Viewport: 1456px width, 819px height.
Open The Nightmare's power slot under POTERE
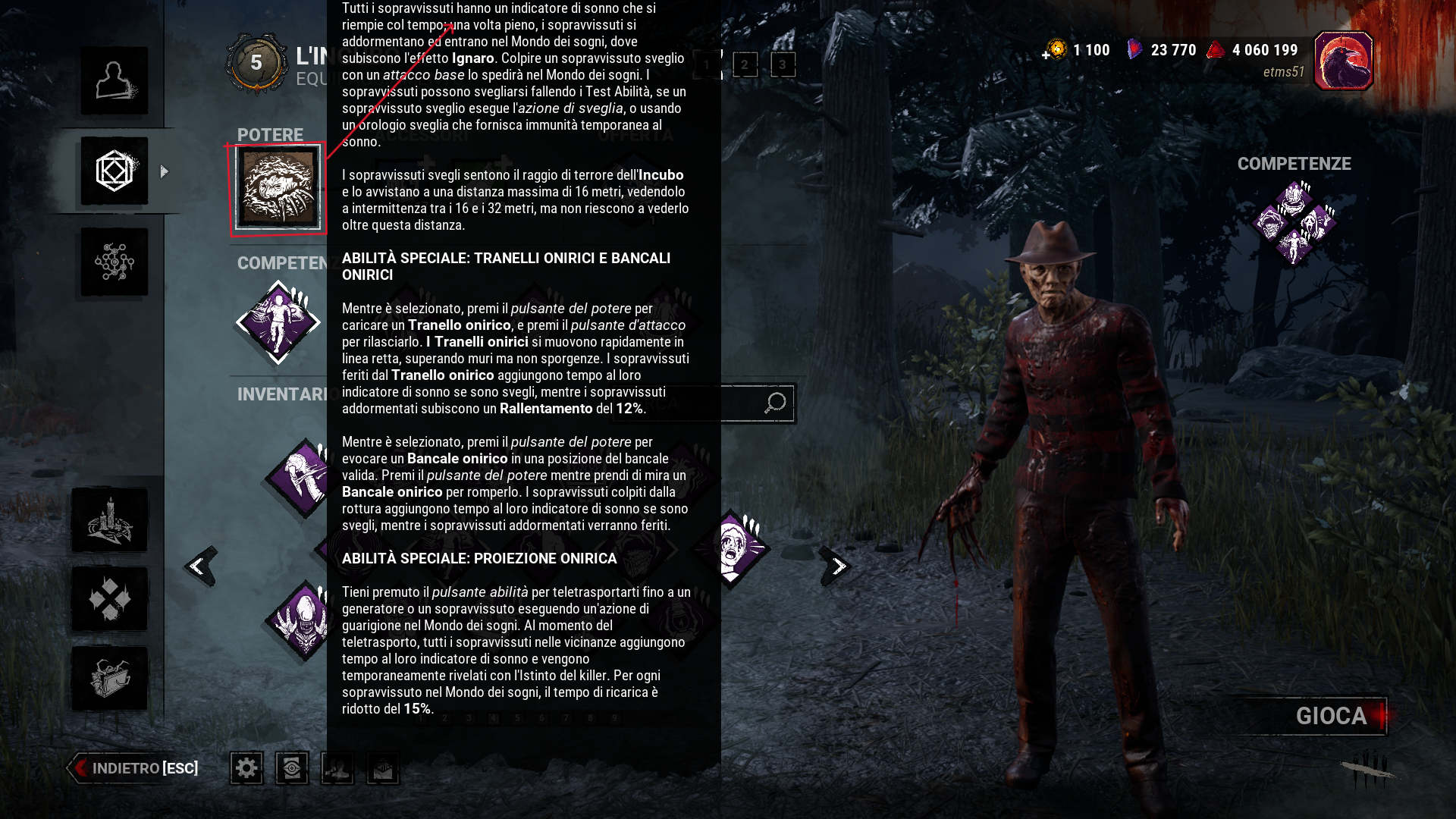(x=278, y=187)
